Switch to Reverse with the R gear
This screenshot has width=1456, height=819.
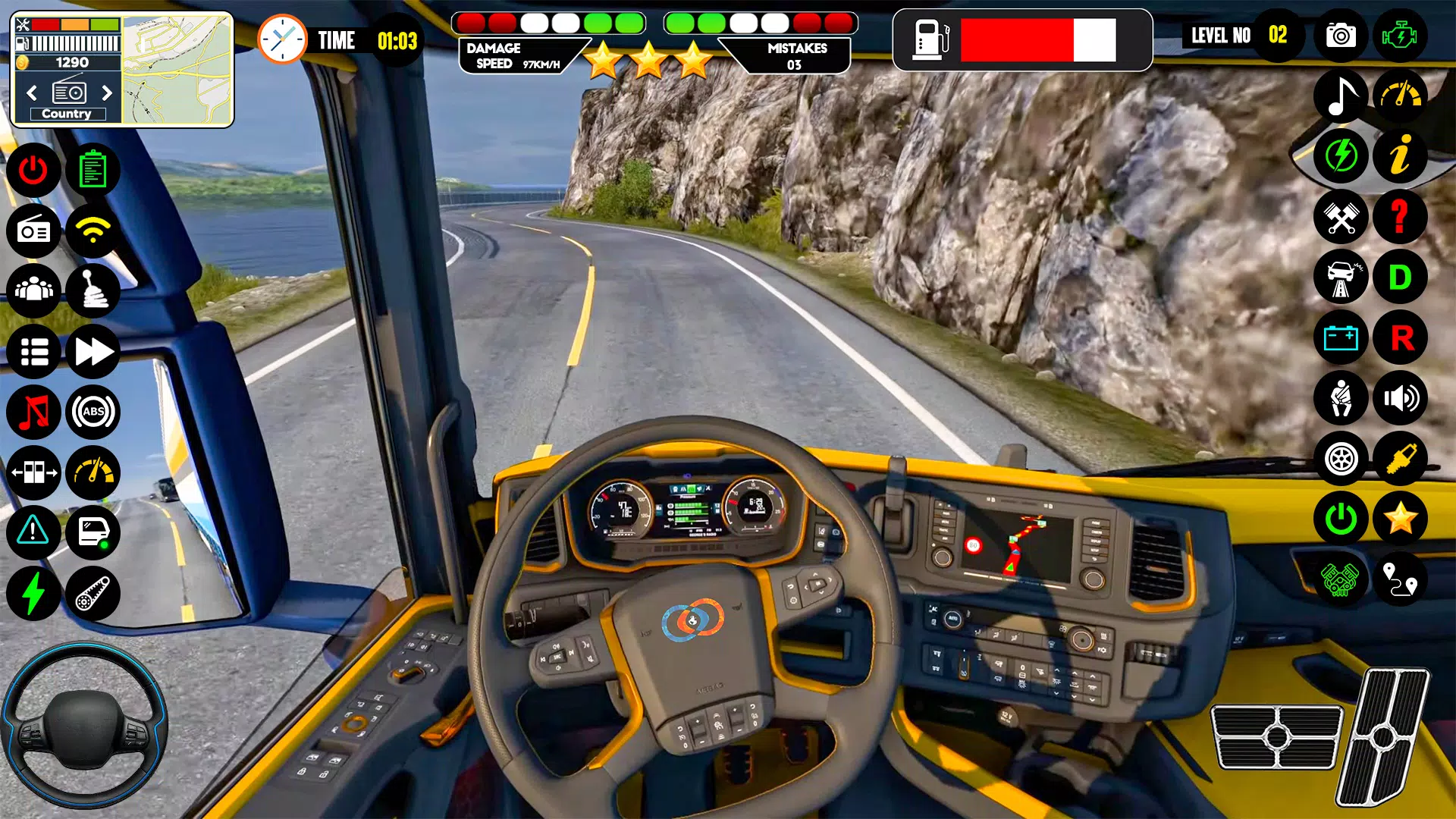[1401, 338]
